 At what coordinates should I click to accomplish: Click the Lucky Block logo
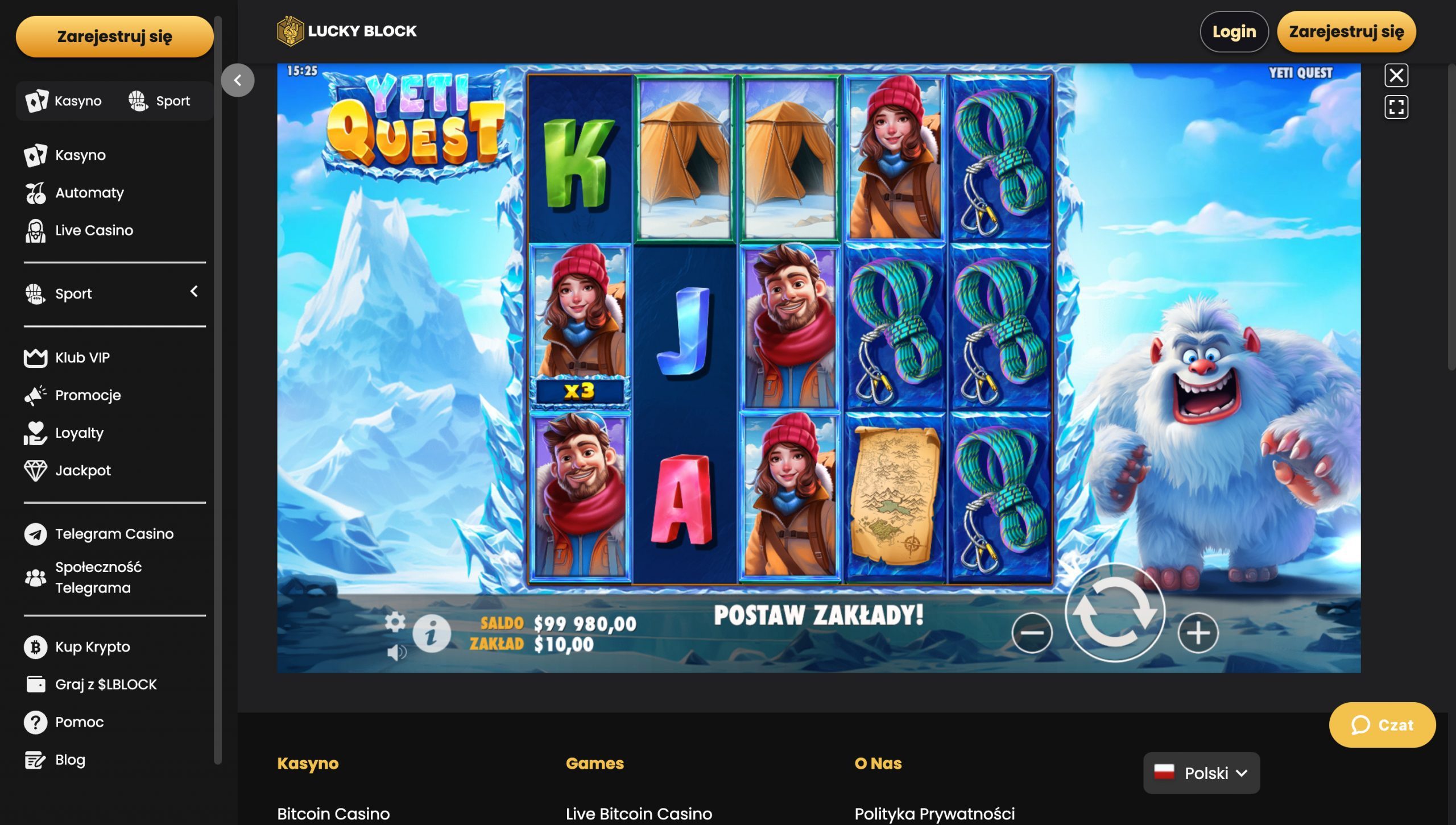[x=346, y=31]
